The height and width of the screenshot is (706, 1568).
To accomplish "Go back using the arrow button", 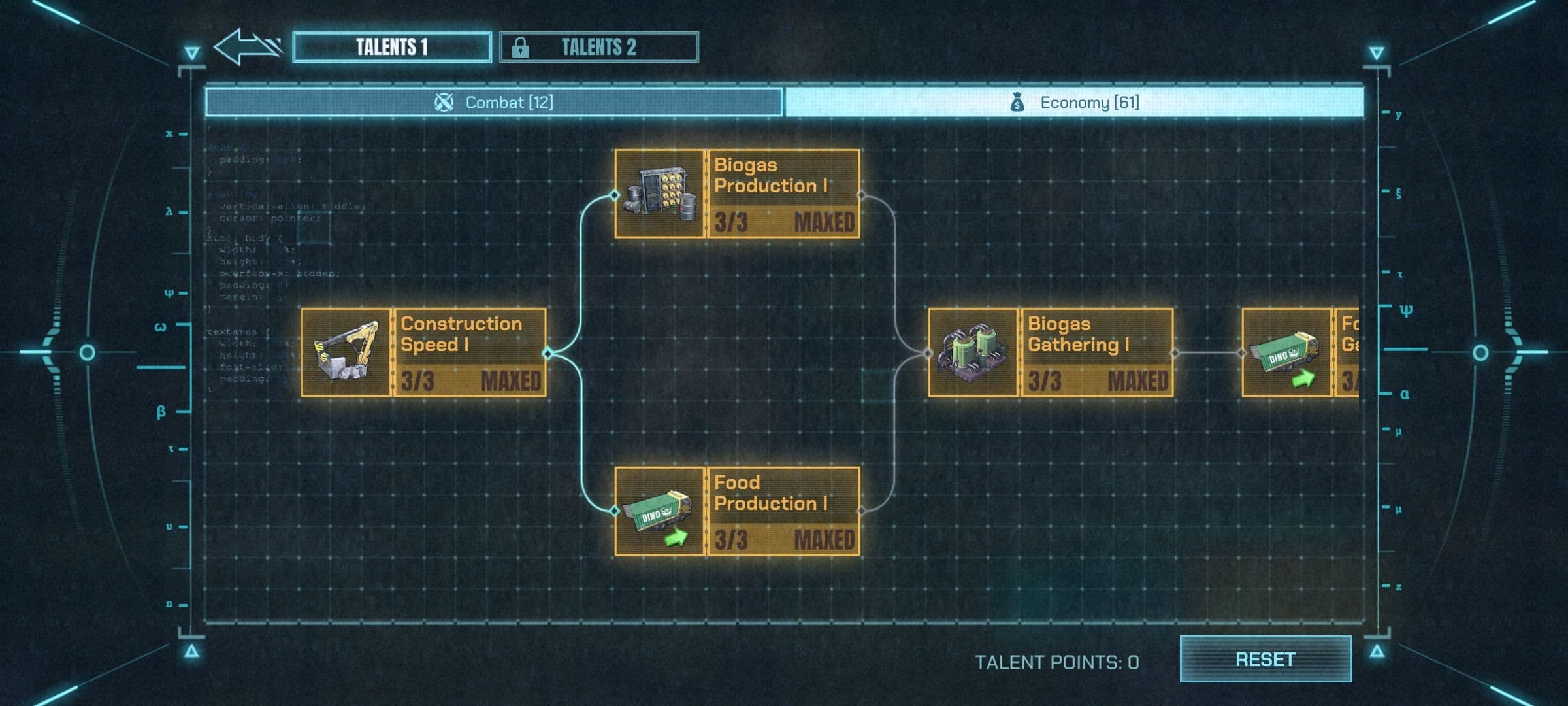I will [x=247, y=47].
